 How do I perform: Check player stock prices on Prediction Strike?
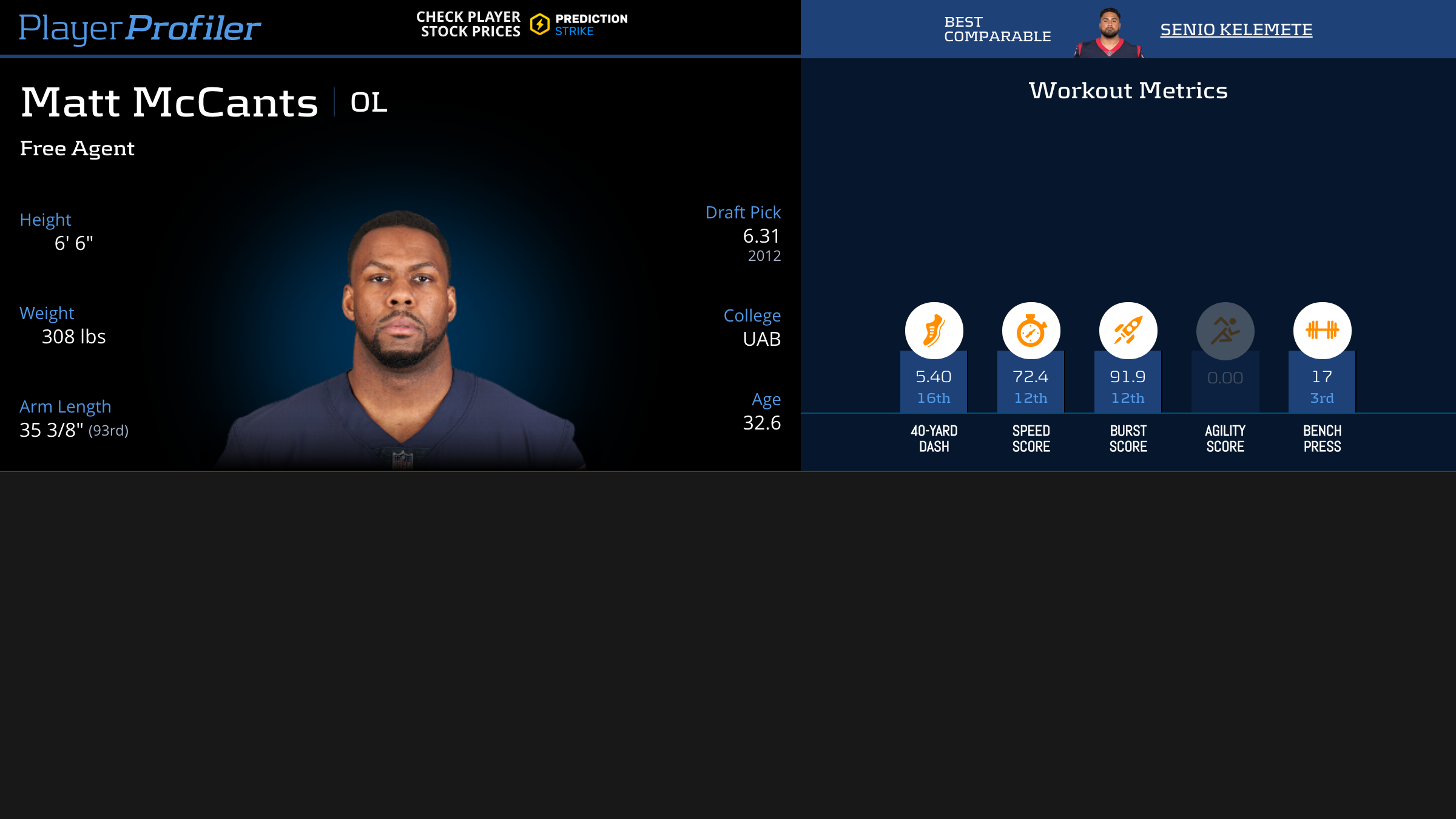point(522,24)
